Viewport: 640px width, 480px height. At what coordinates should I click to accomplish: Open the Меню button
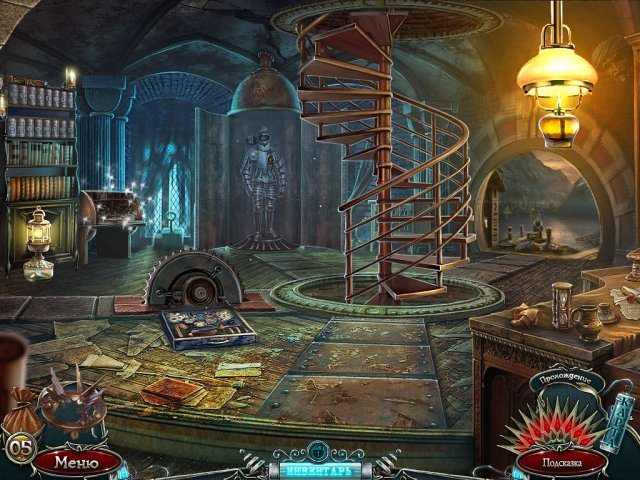coord(77,462)
